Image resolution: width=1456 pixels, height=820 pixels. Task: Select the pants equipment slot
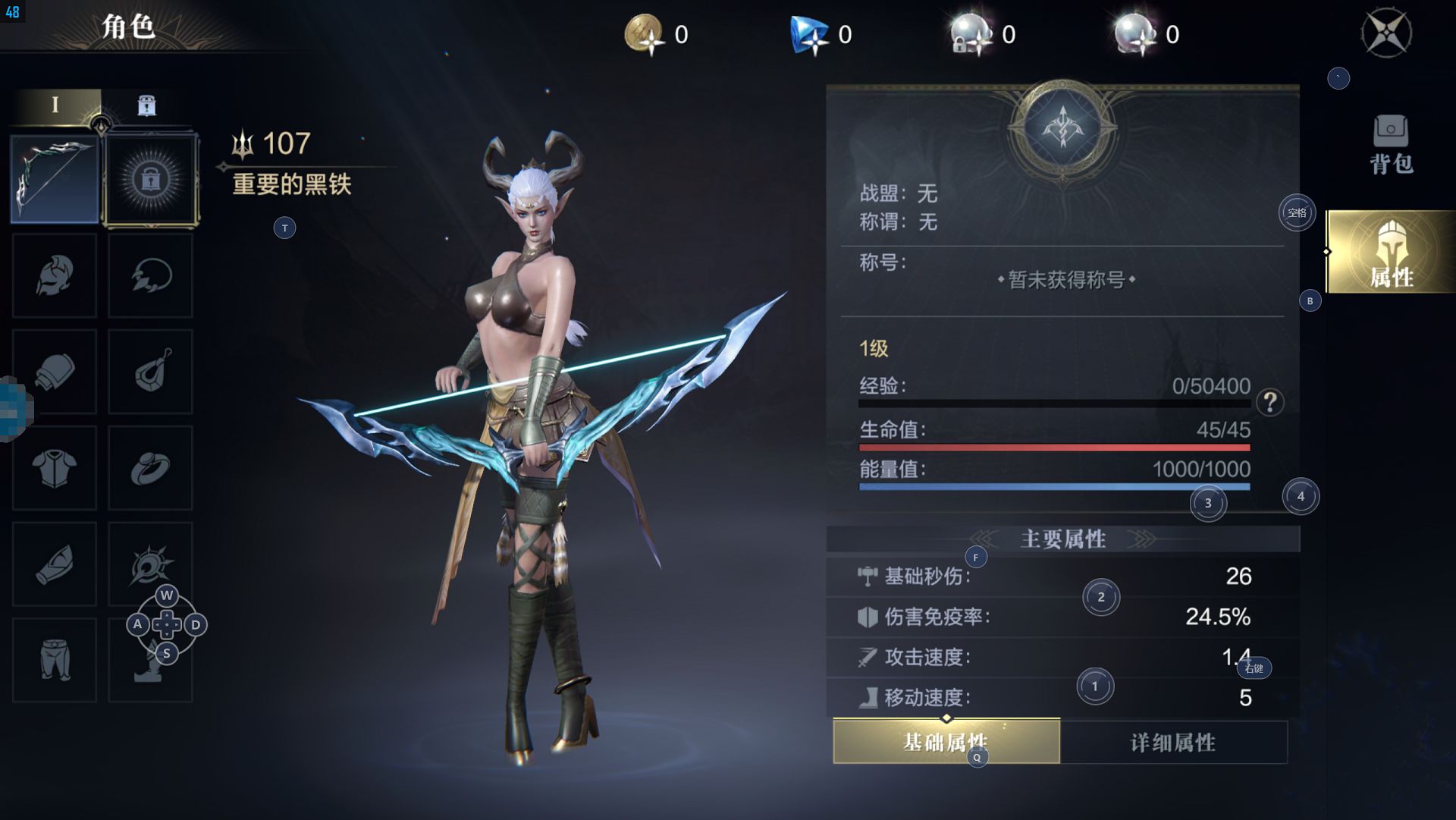[55, 659]
